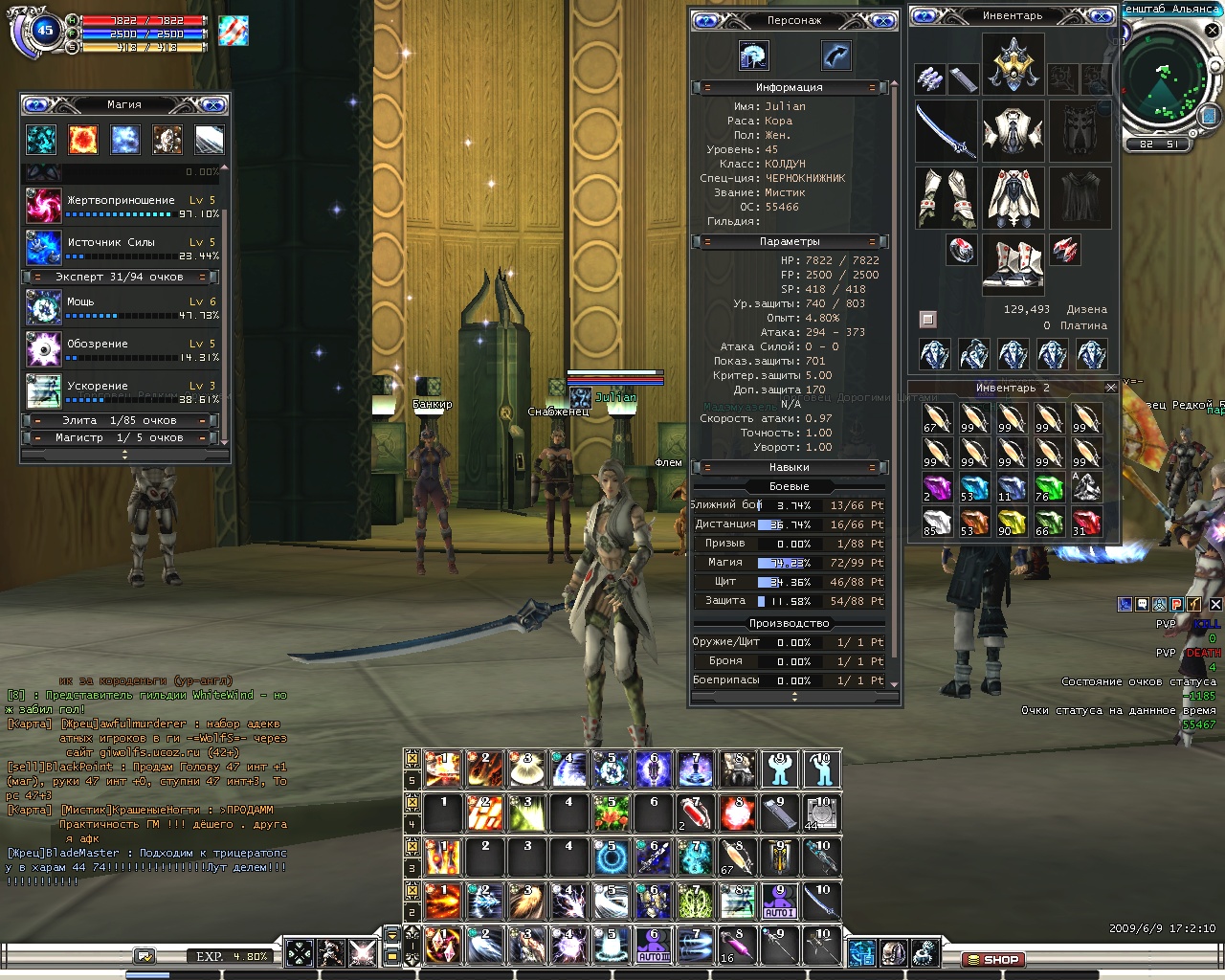
Task: Pick the Ускорение spell icon
Action: pos(43,390)
